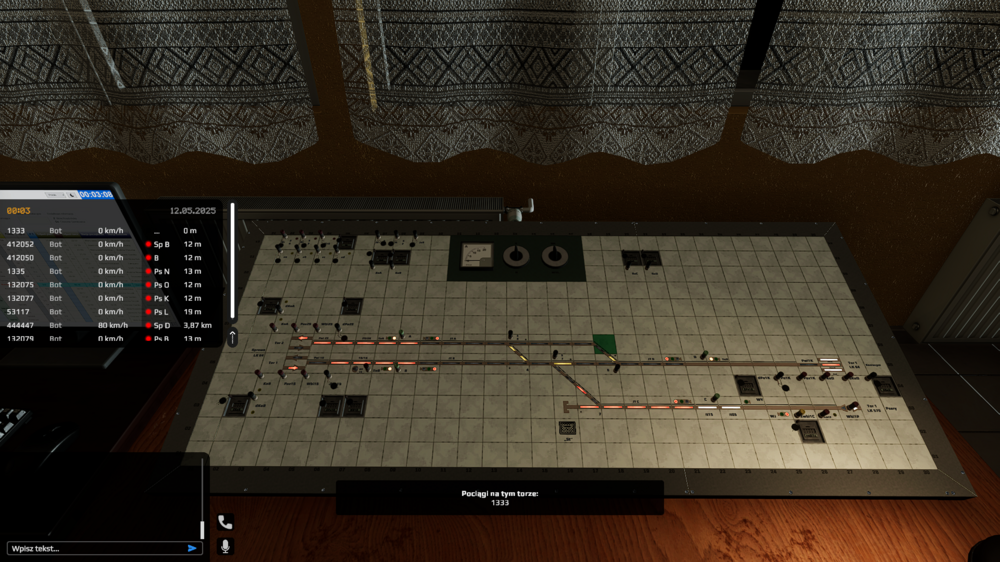Image resolution: width=1000 pixels, height=562 pixels.
Task: Select train 132075 row
Action: (21, 285)
